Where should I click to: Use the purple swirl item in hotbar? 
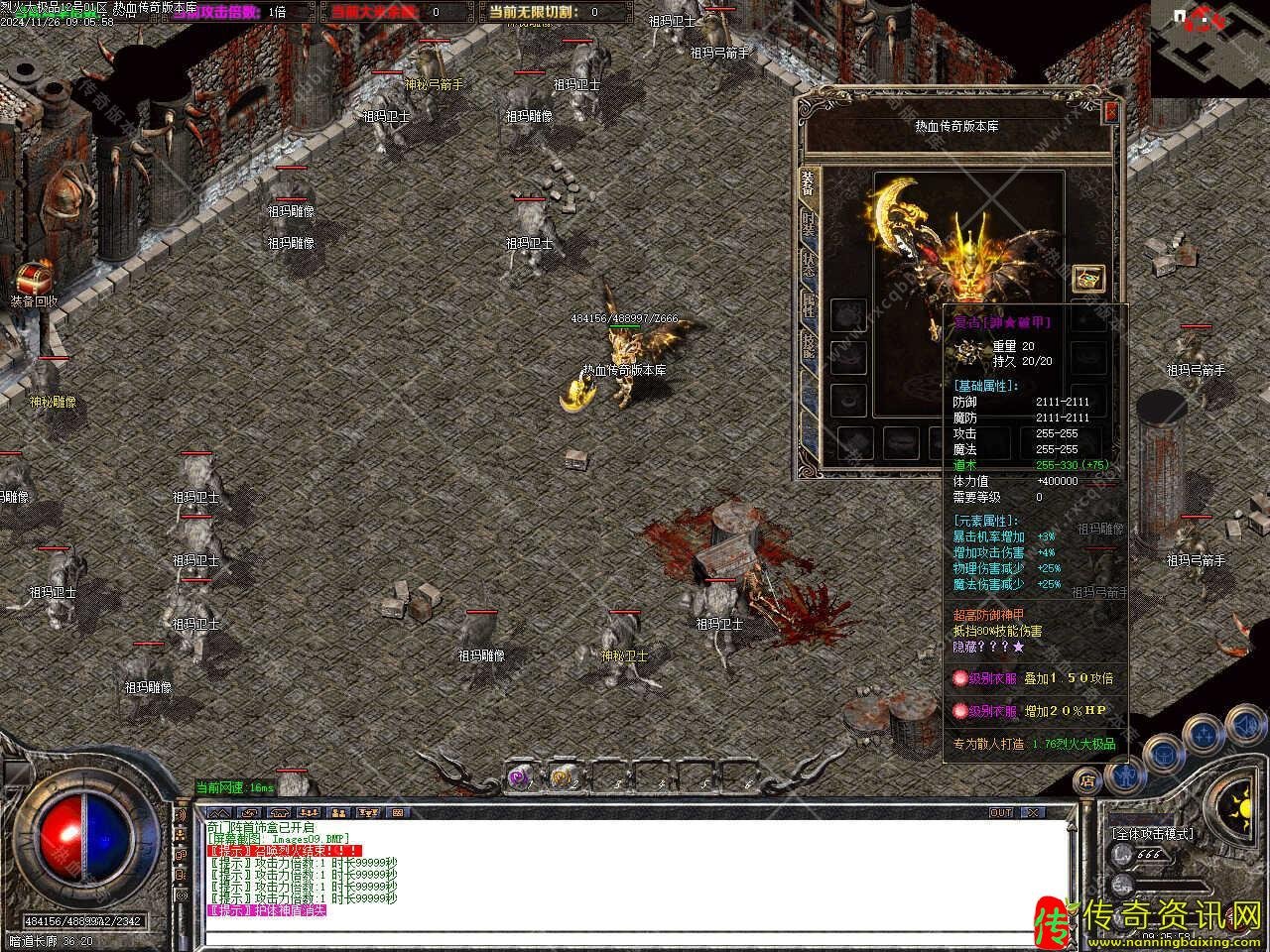coord(518,777)
